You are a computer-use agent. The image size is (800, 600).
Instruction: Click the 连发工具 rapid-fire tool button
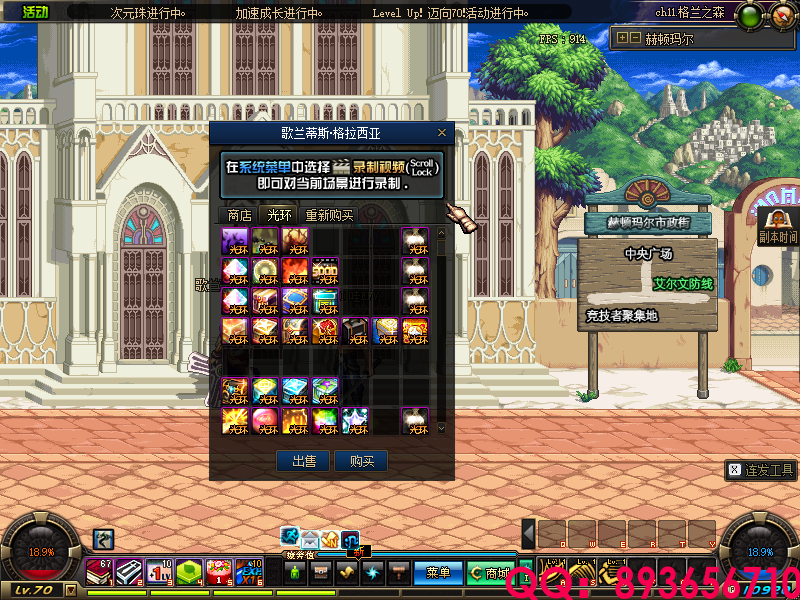click(761, 470)
